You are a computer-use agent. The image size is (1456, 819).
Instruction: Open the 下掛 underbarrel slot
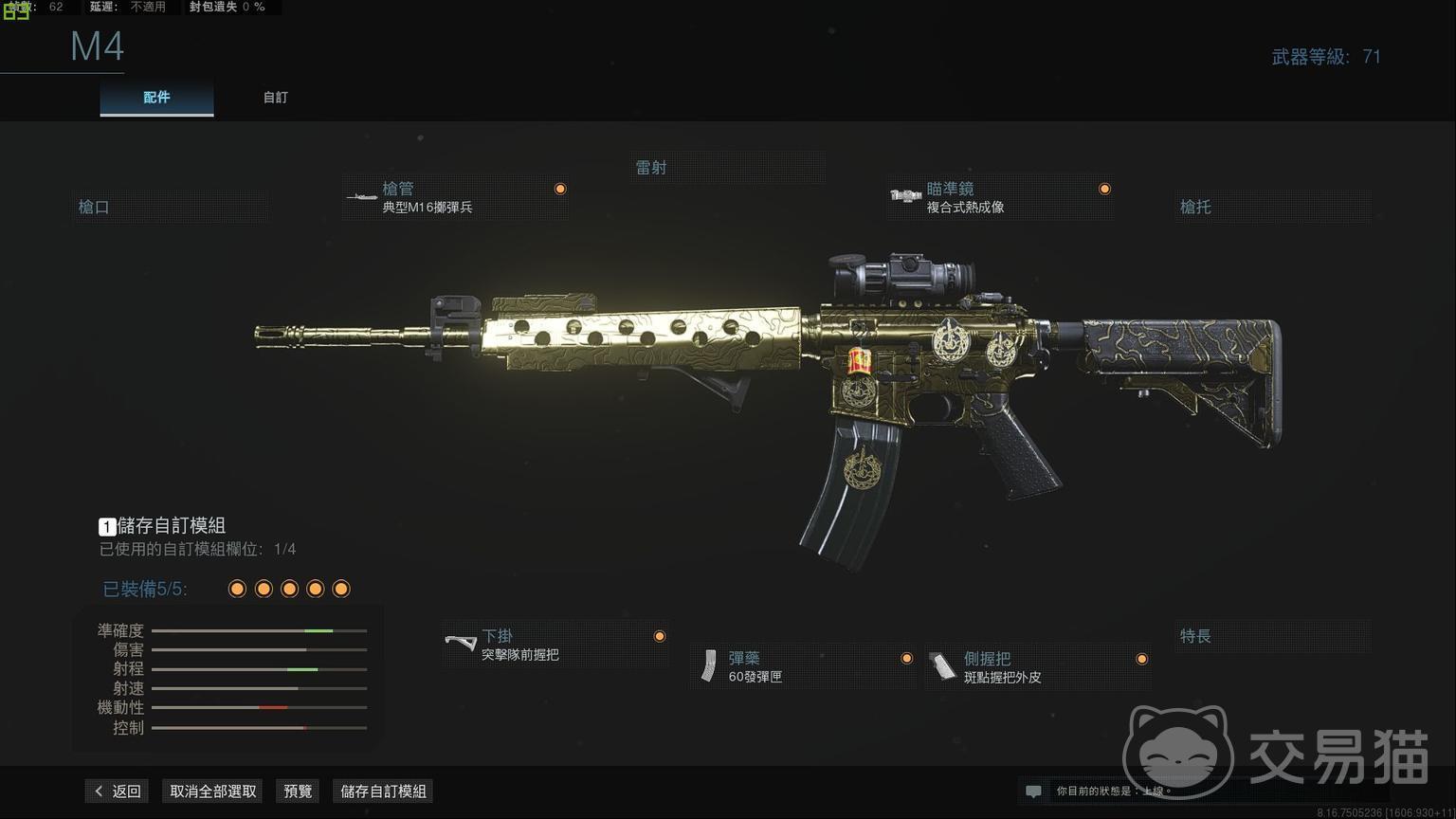pyautogui.click(x=555, y=645)
